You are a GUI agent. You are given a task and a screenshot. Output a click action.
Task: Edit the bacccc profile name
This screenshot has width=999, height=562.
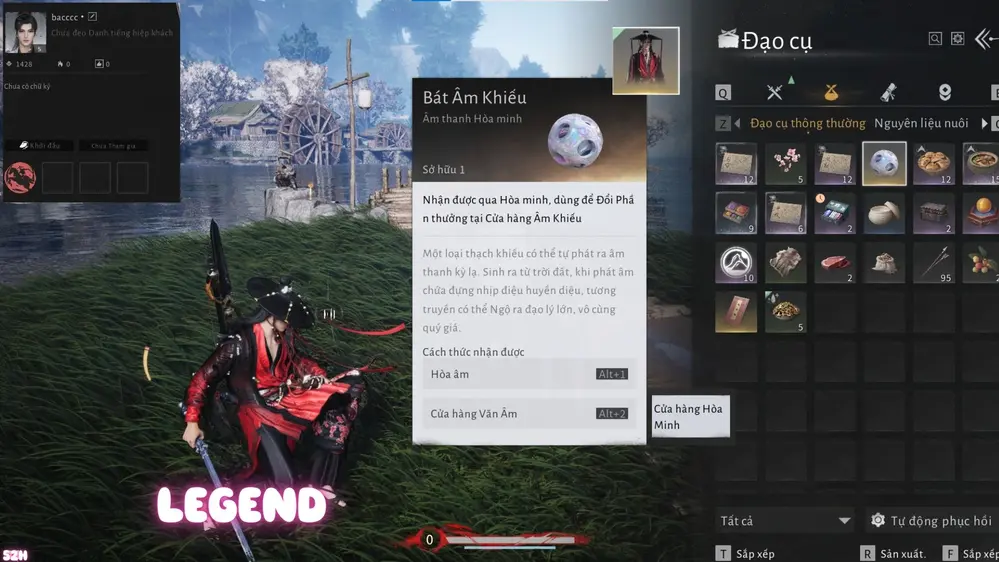coord(93,17)
